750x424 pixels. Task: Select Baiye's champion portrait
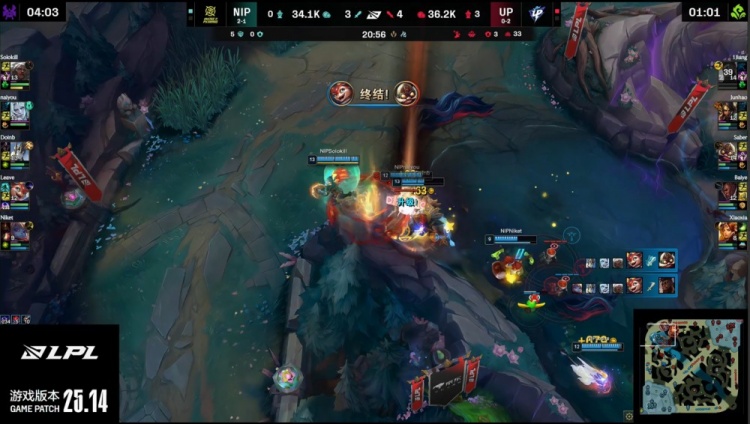pyautogui.click(x=728, y=193)
